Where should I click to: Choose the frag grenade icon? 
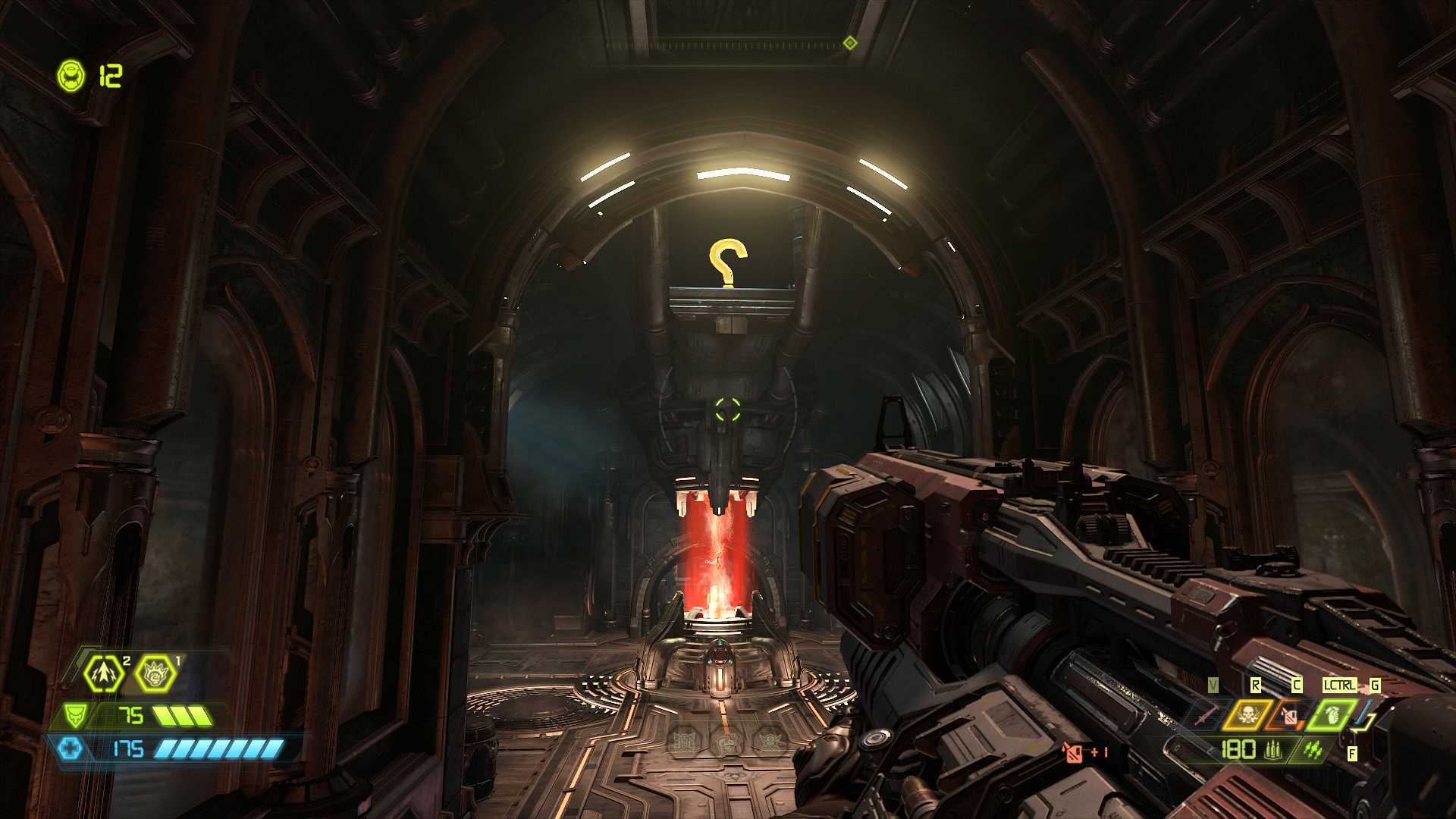[1331, 714]
